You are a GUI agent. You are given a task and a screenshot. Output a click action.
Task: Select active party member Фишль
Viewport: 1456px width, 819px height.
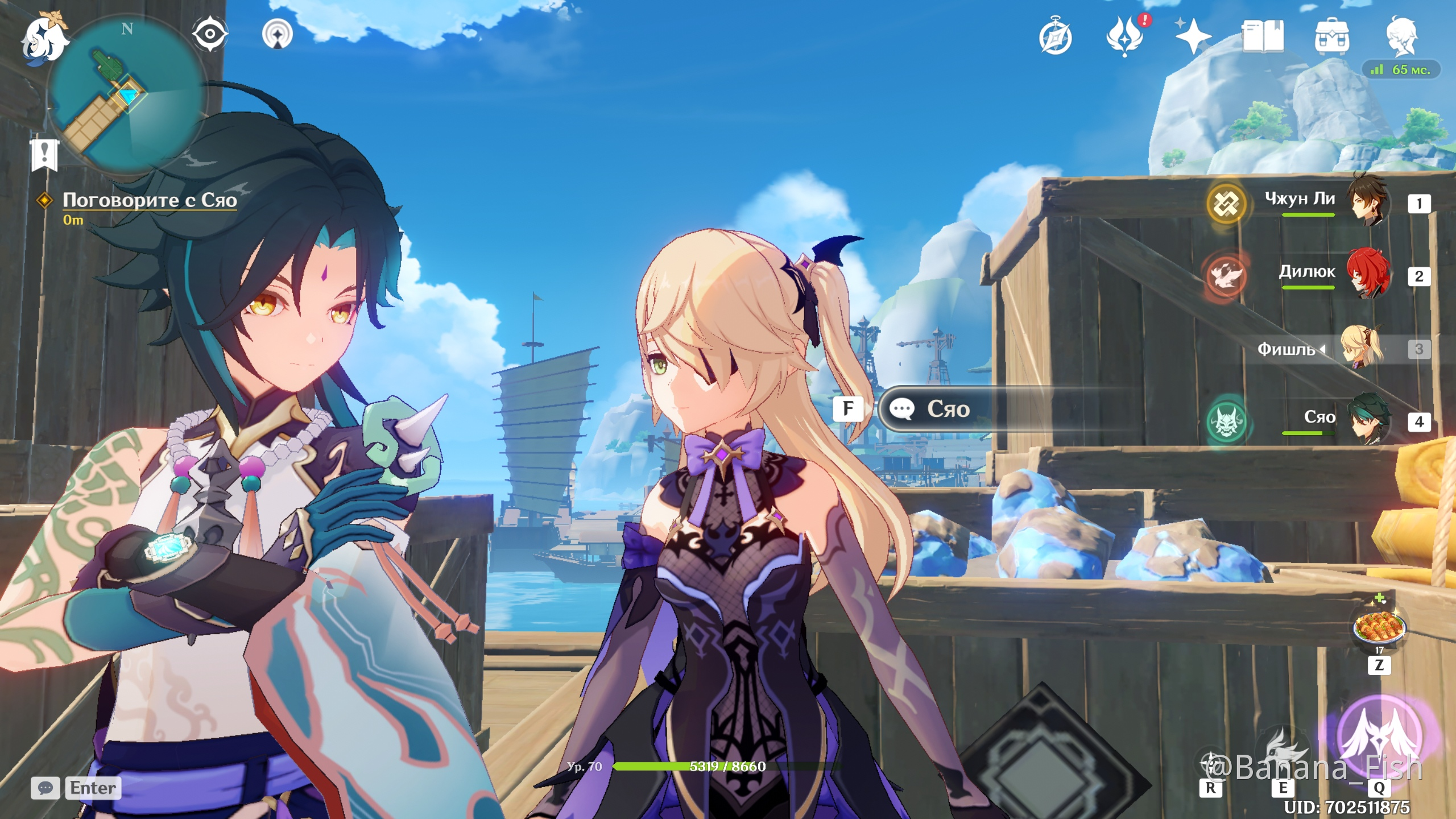[1363, 347]
